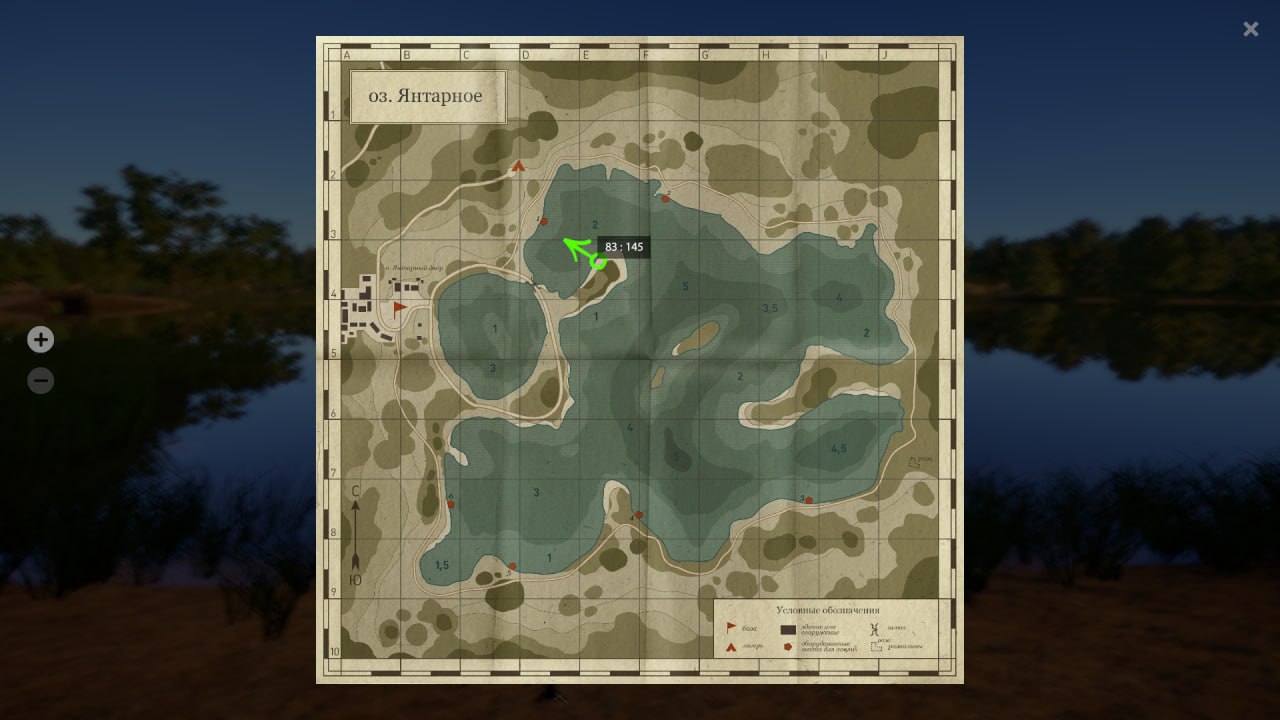This screenshot has width=1280, height=720.
Task: Click the building rectangle symbol in the legend
Action: tap(789, 630)
